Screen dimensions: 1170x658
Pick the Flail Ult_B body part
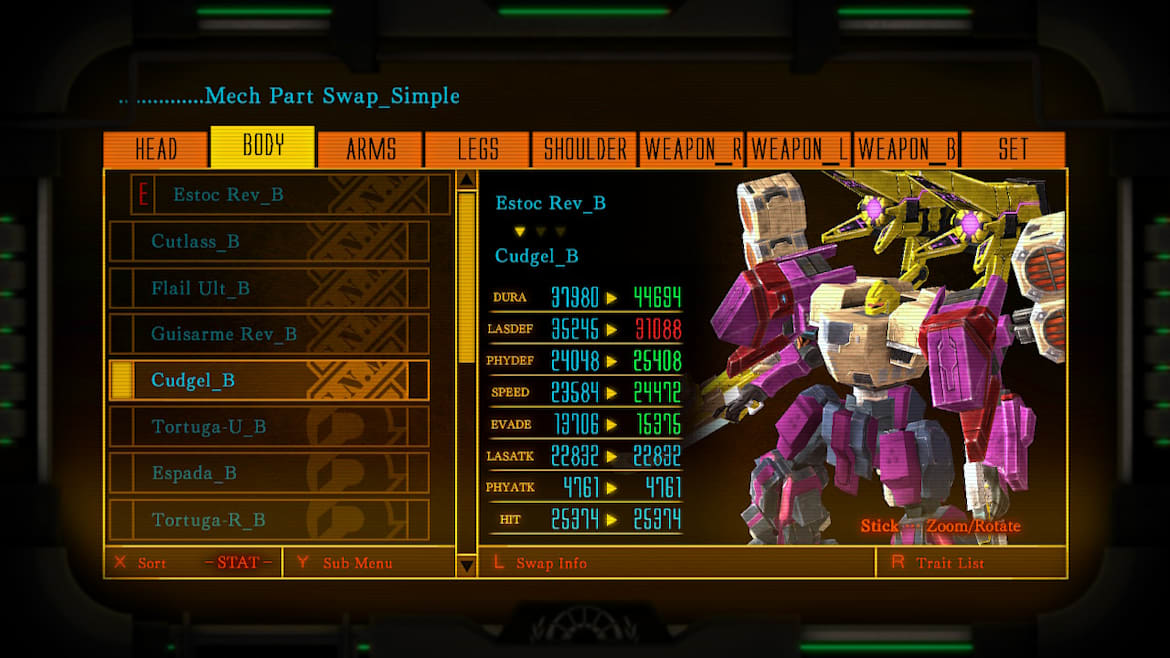coord(268,288)
